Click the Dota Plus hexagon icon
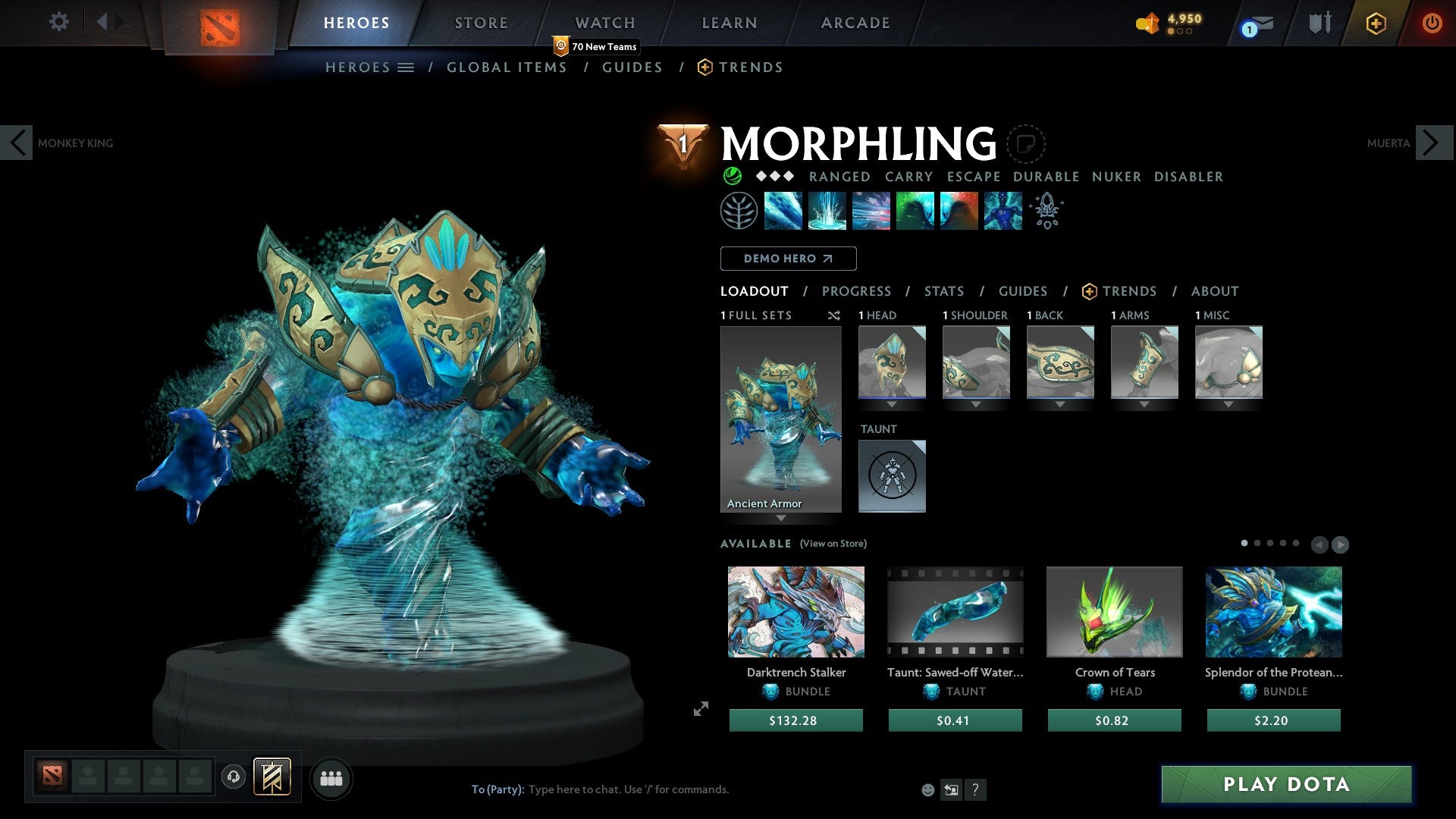This screenshot has width=1456, height=819. [x=1375, y=23]
